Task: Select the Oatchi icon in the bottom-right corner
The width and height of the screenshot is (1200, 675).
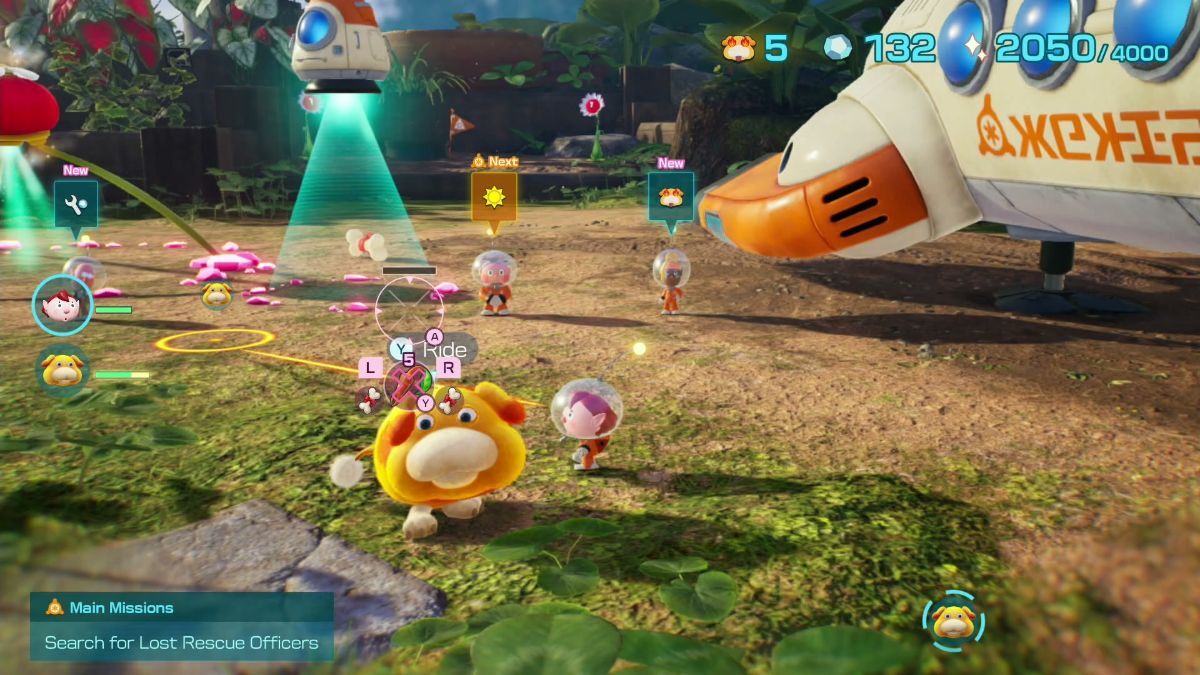Action: tap(953, 622)
